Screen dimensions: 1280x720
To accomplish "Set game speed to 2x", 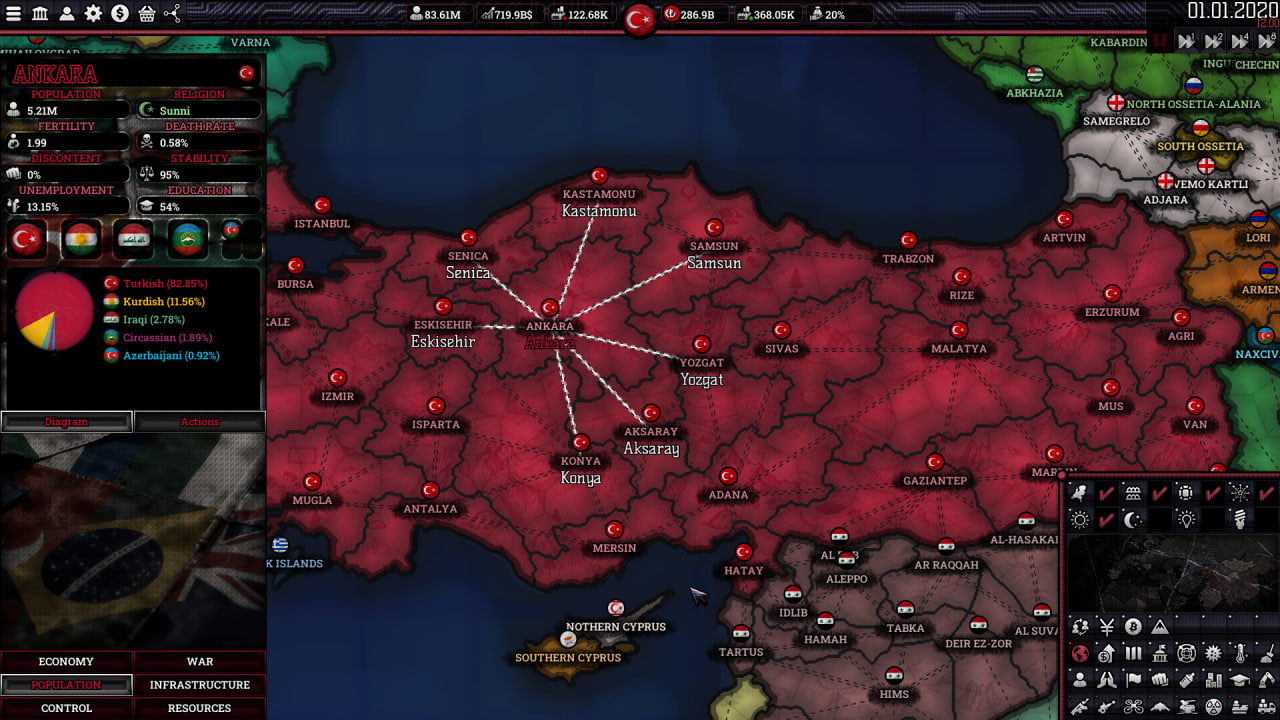I will (1213, 41).
